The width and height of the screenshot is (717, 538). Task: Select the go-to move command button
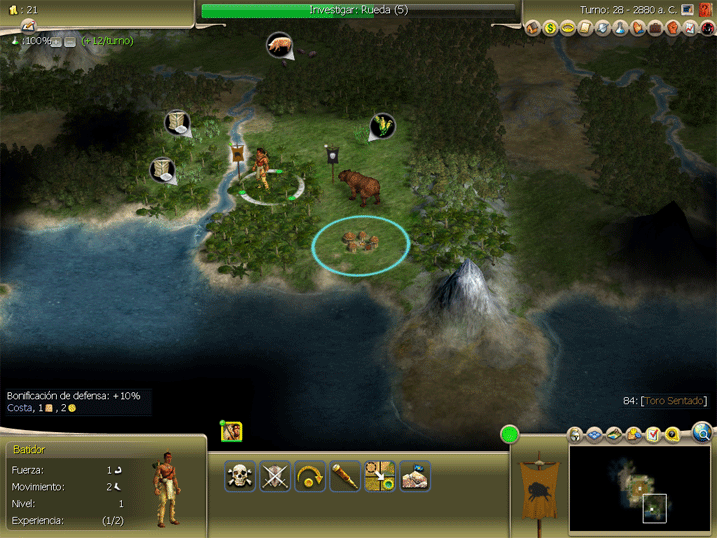[379, 476]
